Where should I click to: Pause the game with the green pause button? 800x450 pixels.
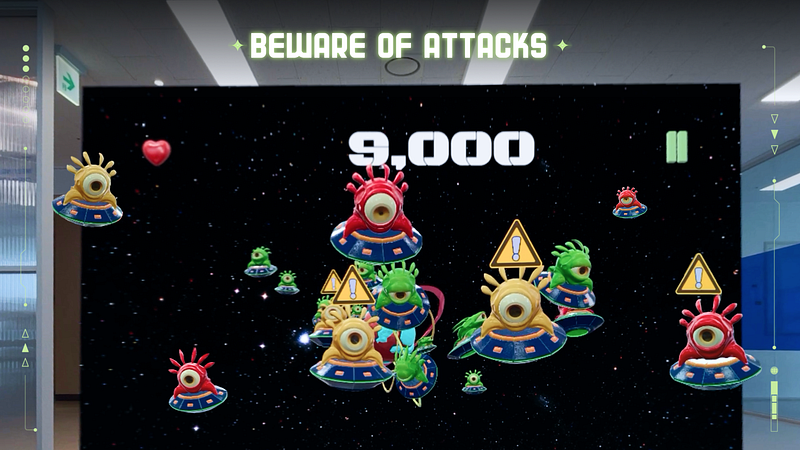click(x=677, y=147)
